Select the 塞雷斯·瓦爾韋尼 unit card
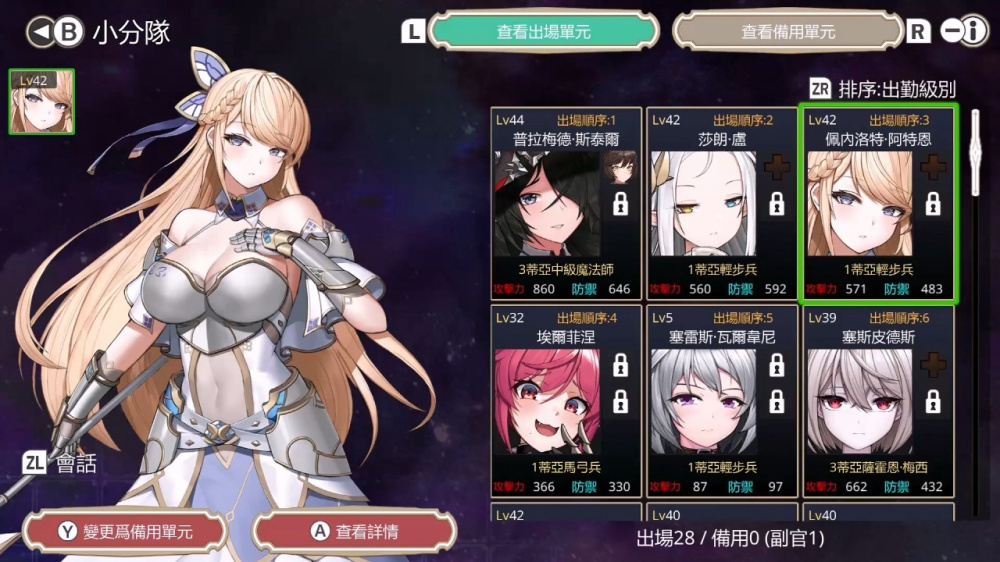Screen dimensions: 1000x562 722,401
